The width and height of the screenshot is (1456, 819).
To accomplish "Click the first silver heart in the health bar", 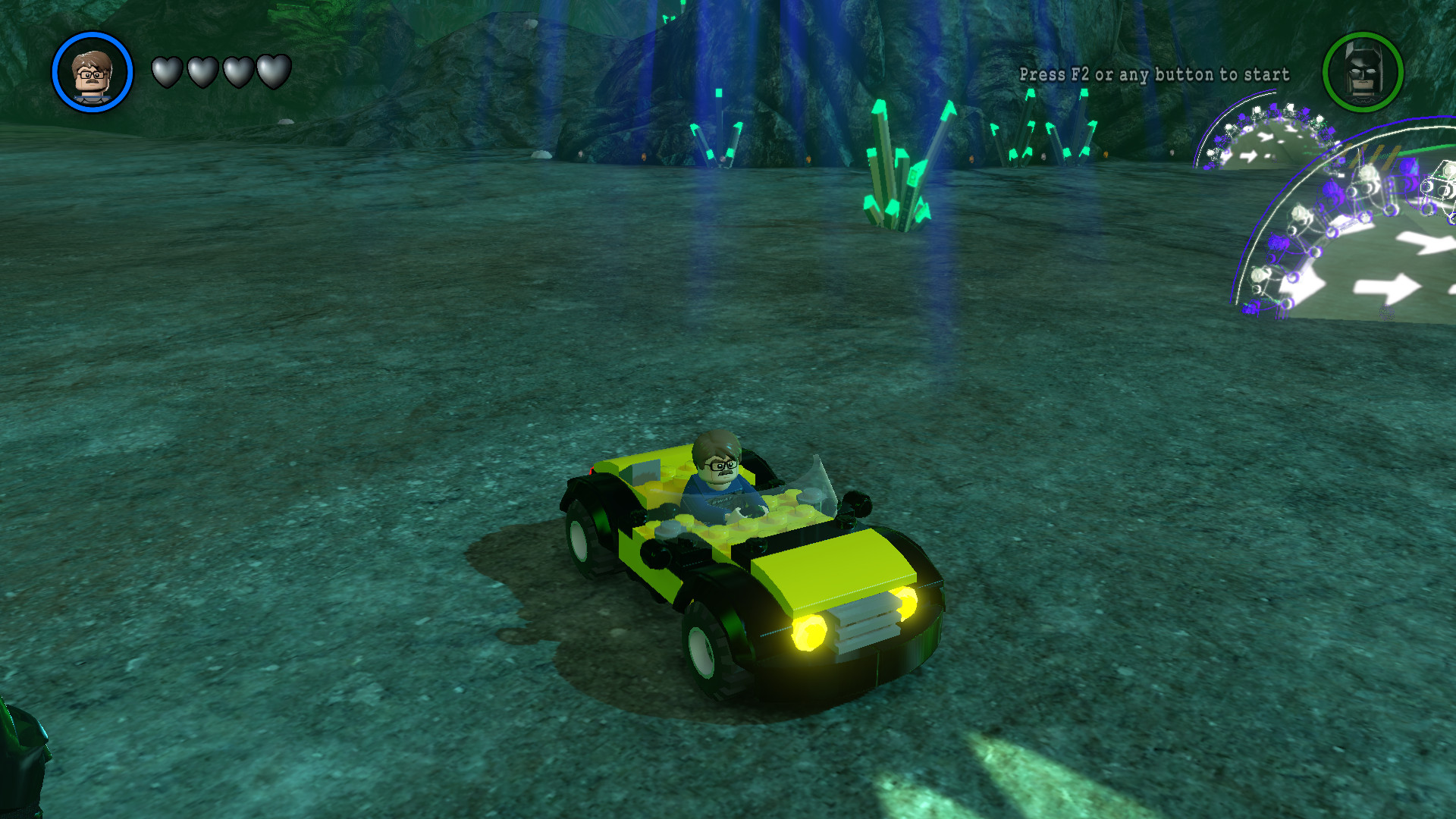I will [168, 71].
